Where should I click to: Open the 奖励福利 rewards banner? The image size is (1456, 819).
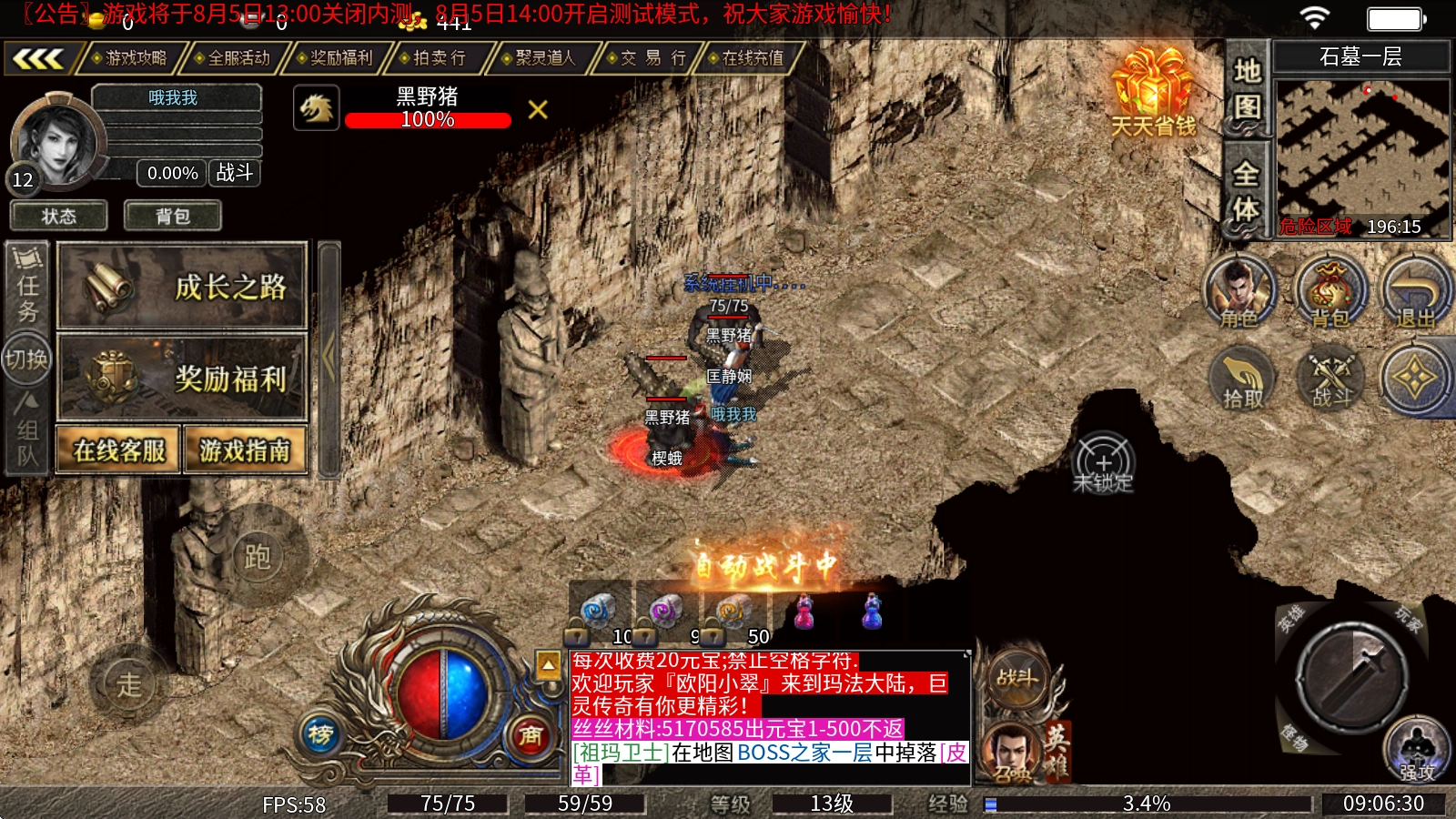(x=182, y=378)
